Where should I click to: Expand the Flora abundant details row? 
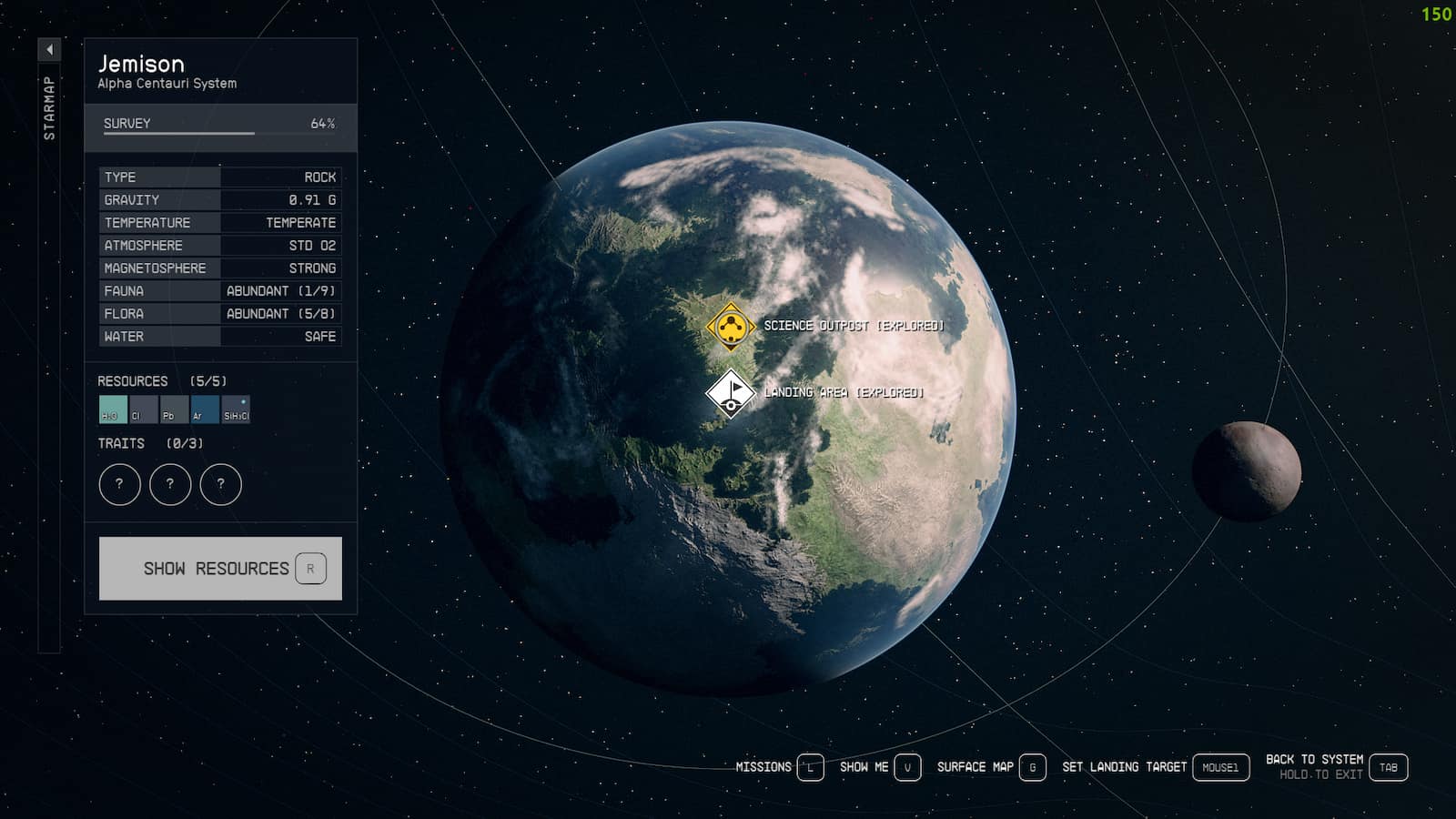(x=219, y=313)
